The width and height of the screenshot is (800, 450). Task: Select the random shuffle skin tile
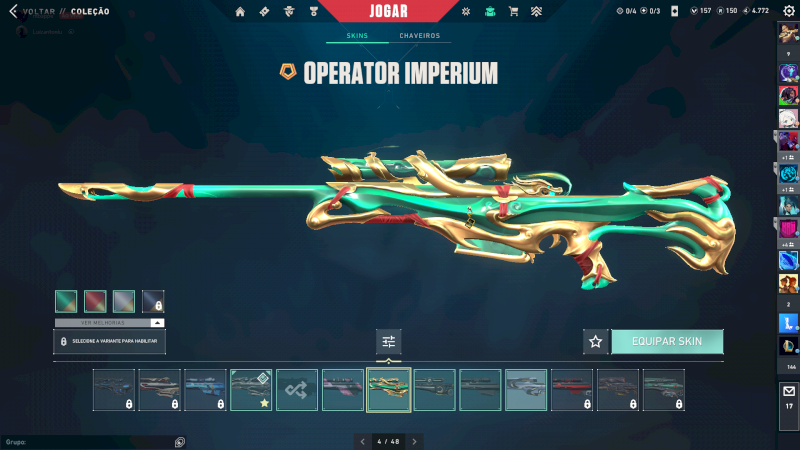[x=297, y=390]
